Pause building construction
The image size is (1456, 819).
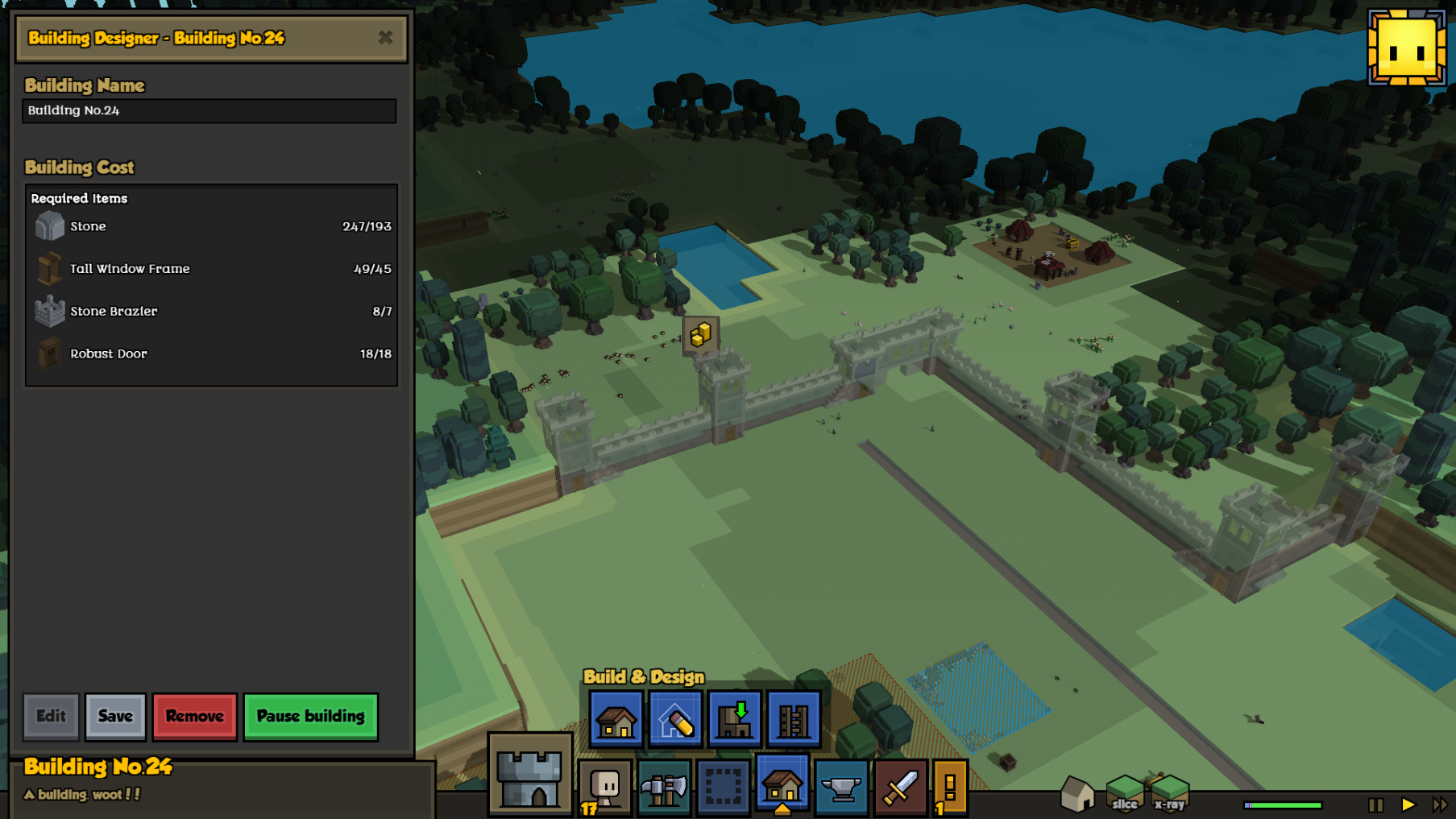(310, 716)
